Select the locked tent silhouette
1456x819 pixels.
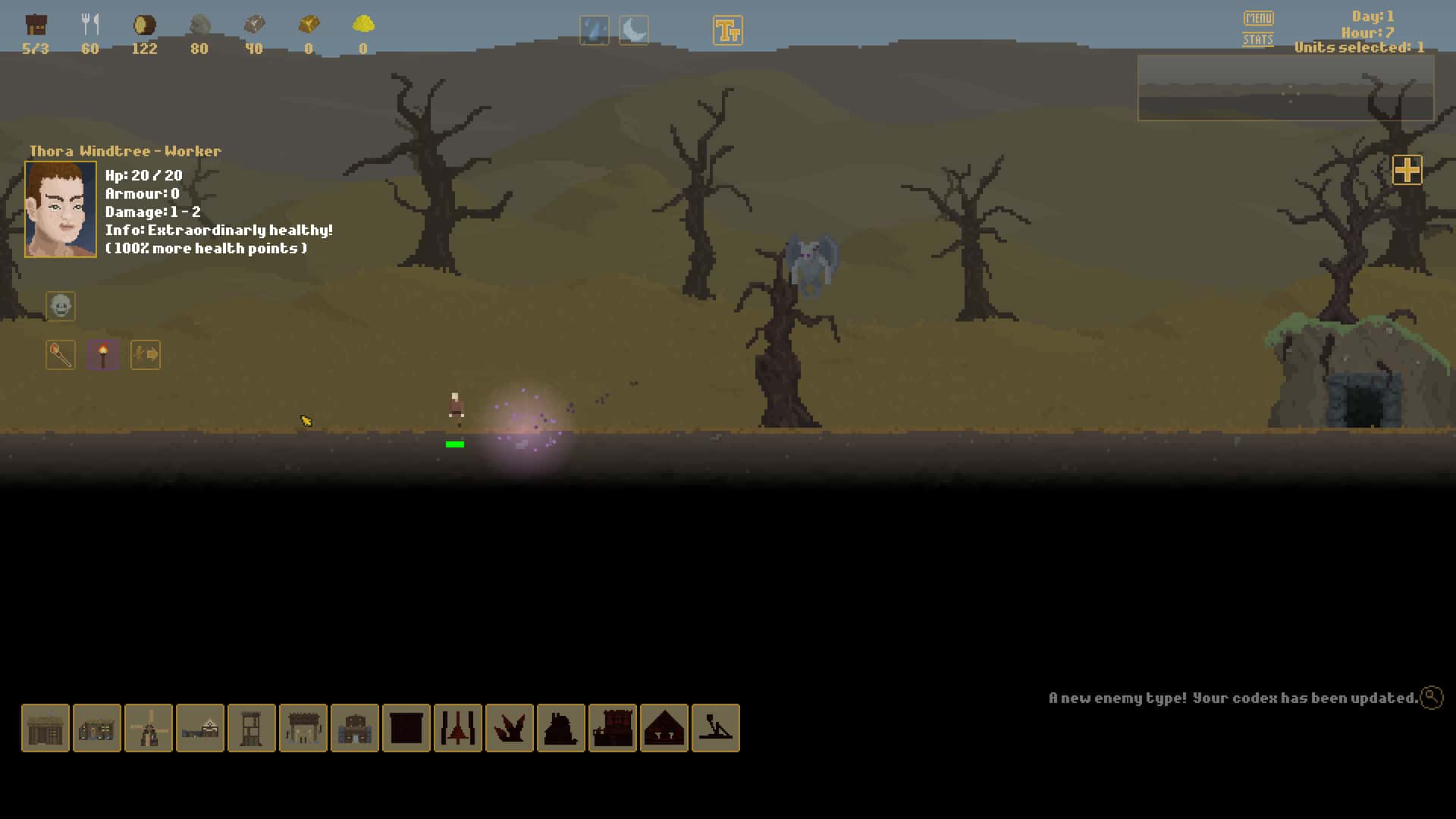pos(664,728)
